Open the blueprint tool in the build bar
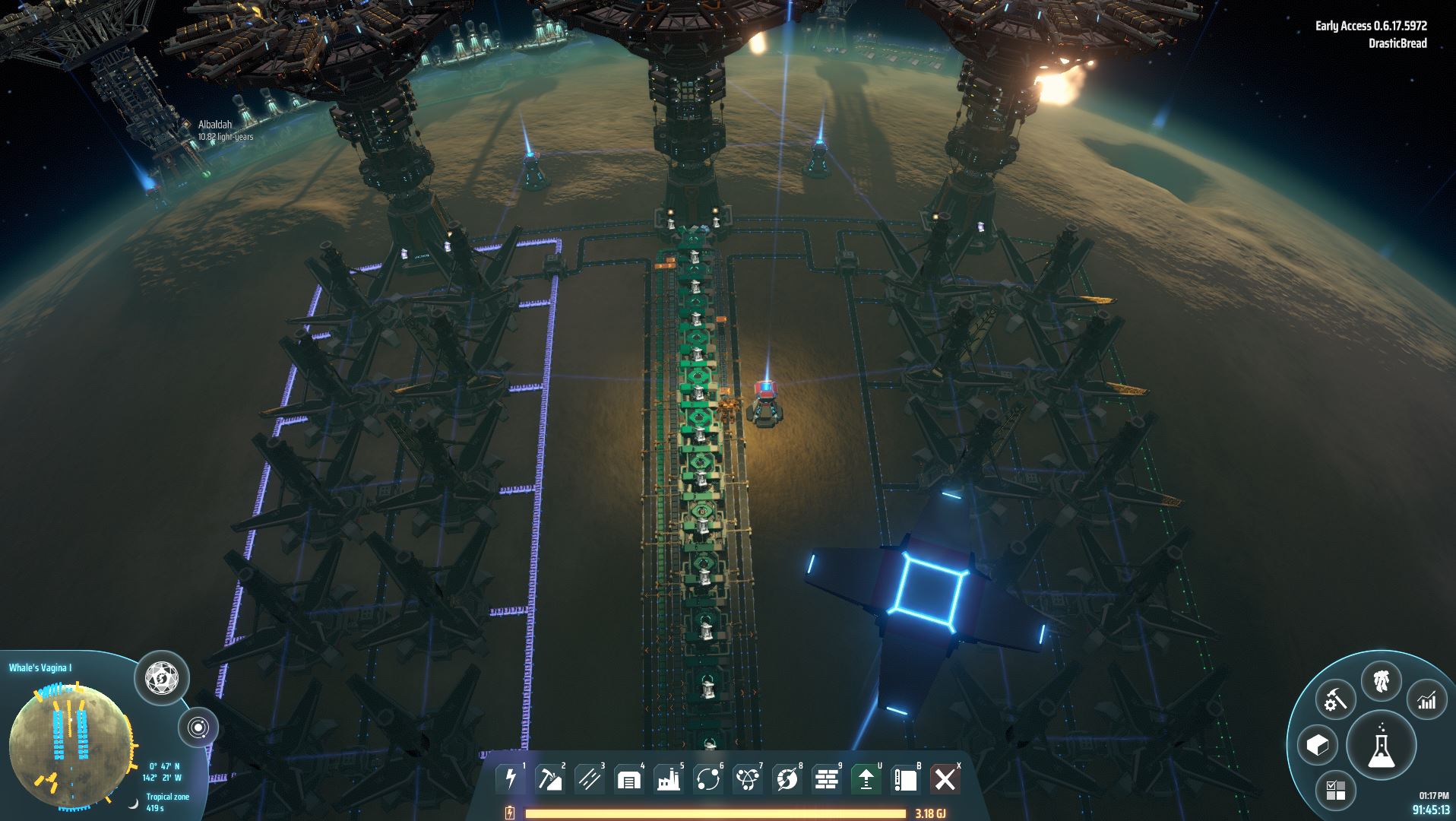 [905, 779]
